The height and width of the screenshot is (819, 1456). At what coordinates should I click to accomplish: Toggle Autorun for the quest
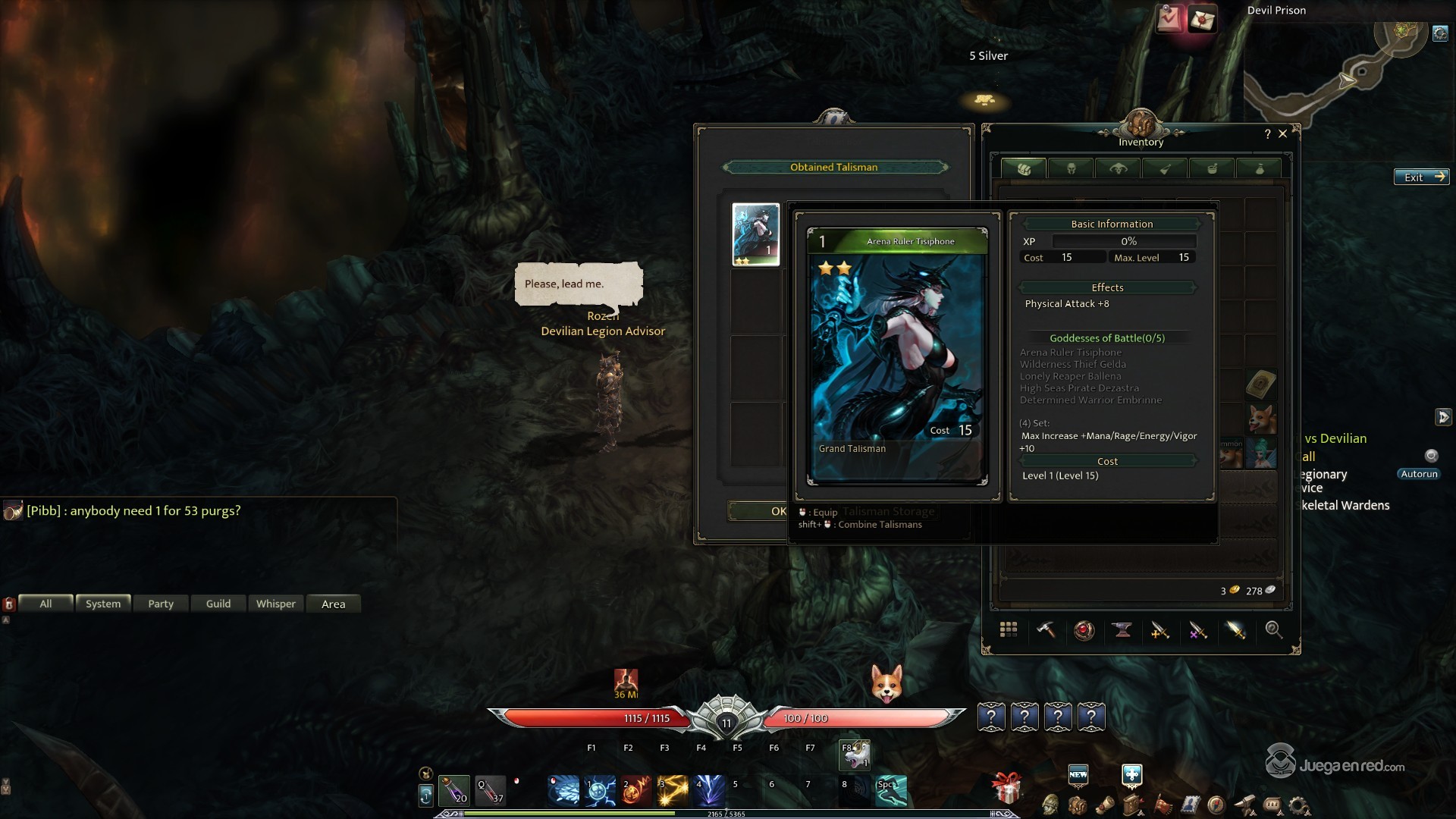tap(1419, 474)
